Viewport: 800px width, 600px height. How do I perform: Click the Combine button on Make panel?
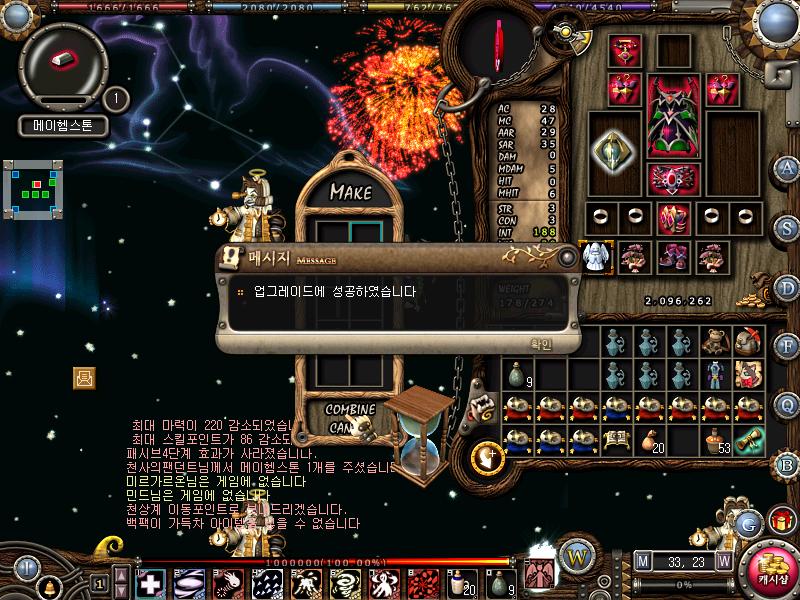pyautogui.click(x=350, y=410)
